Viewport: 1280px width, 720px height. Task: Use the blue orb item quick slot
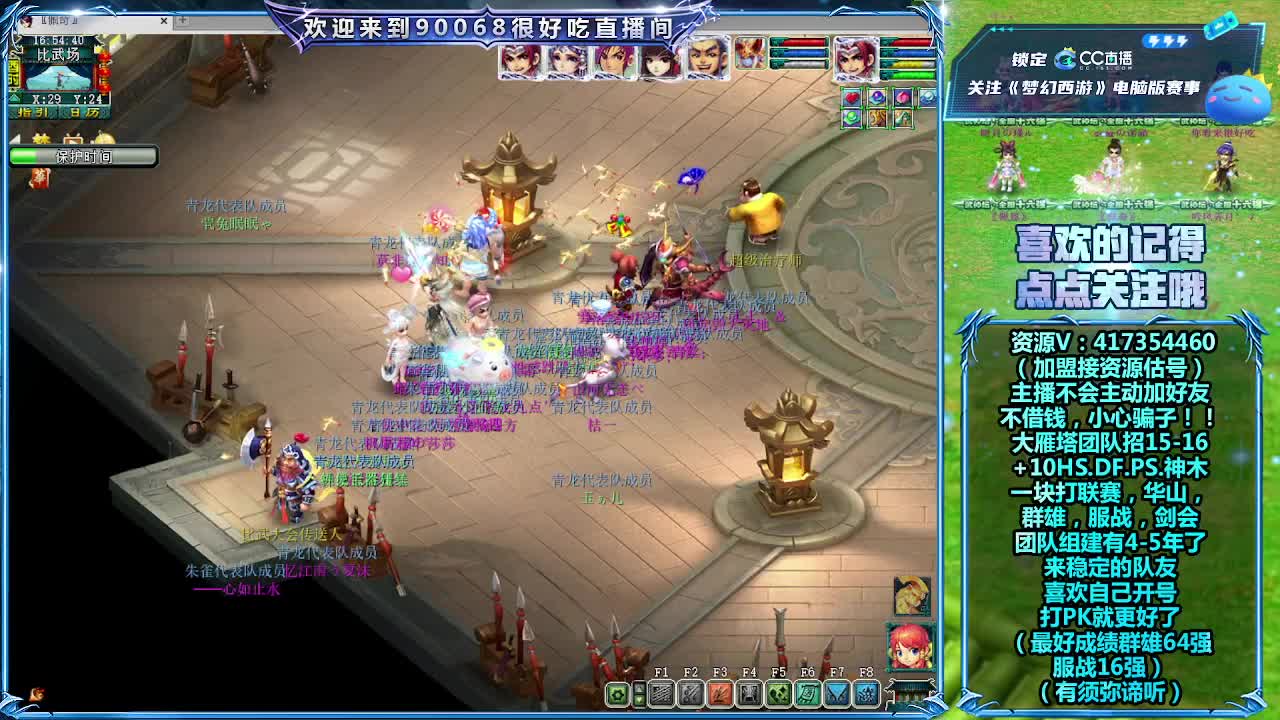point(877,97)
